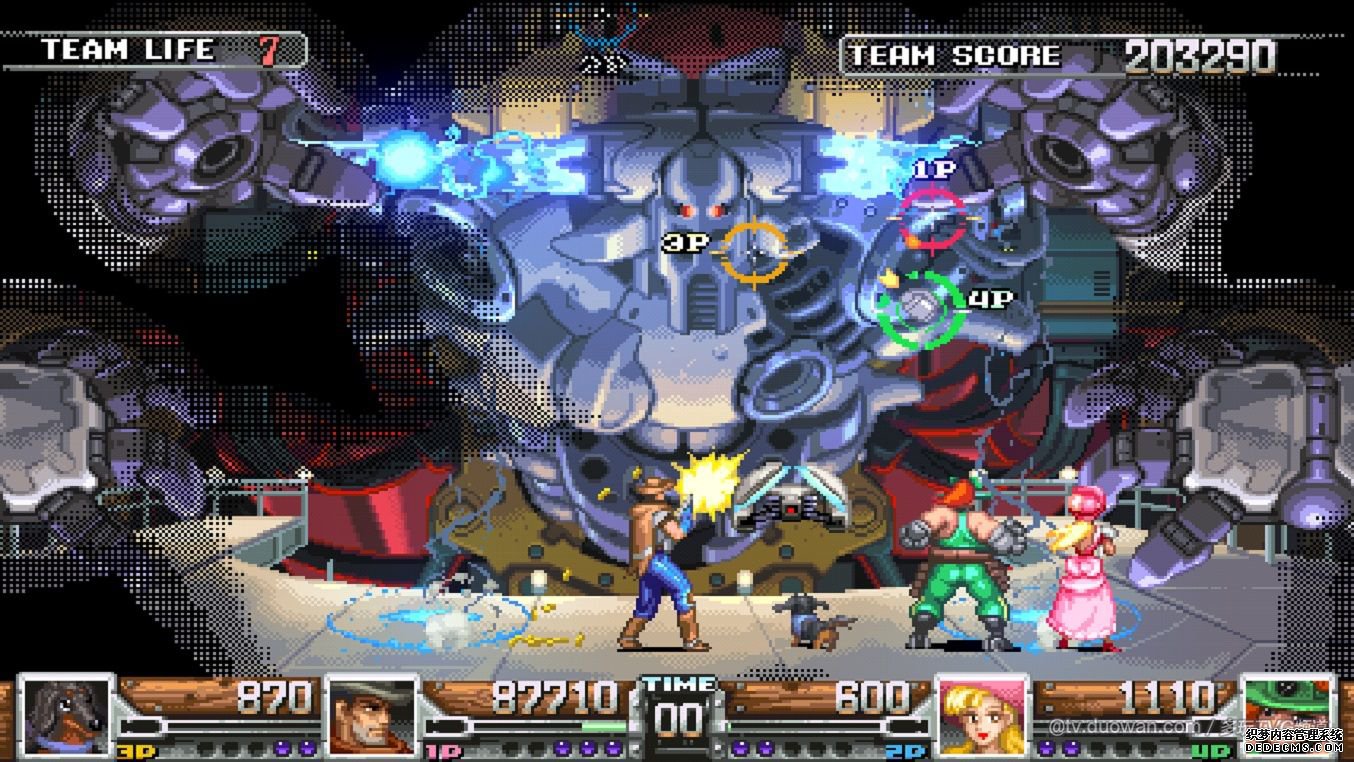Select the green-hat 4P character portrait
Viewport: 1354px width, 762px height.
1287,714
